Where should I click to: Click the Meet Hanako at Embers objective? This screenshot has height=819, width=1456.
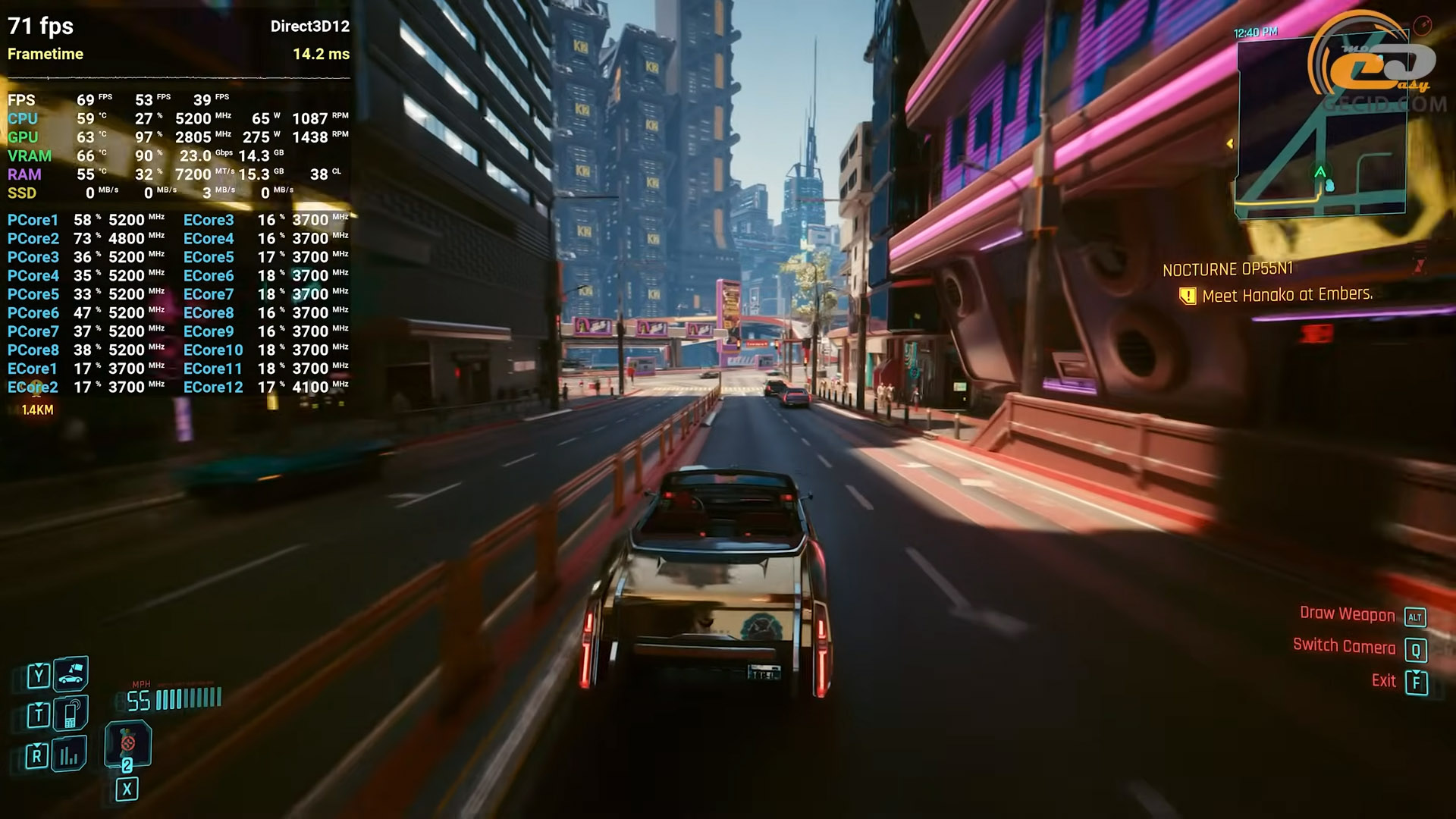(1287, 295)
